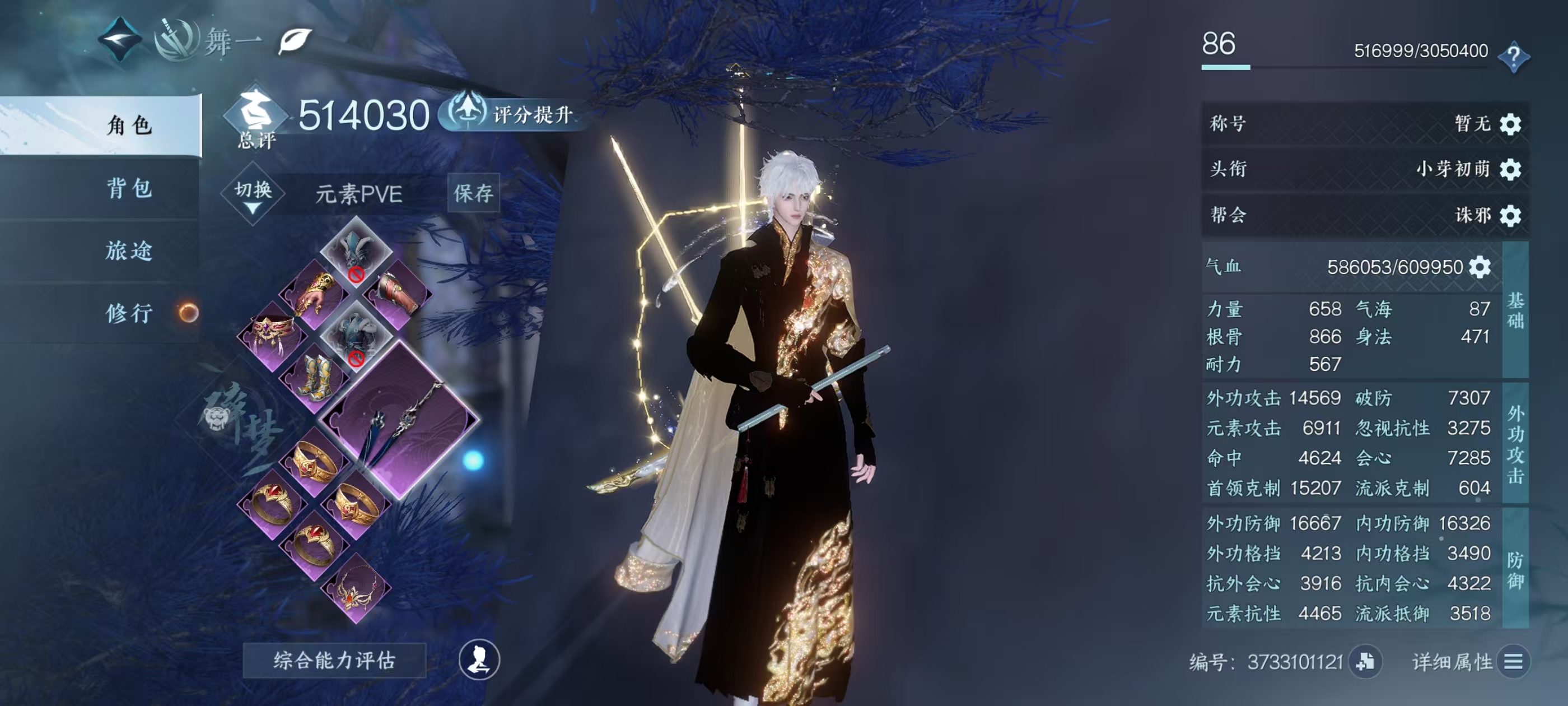This screenshot has width=1568, height=706.
Task: Click the back diamond button
Action: (119, 40)
